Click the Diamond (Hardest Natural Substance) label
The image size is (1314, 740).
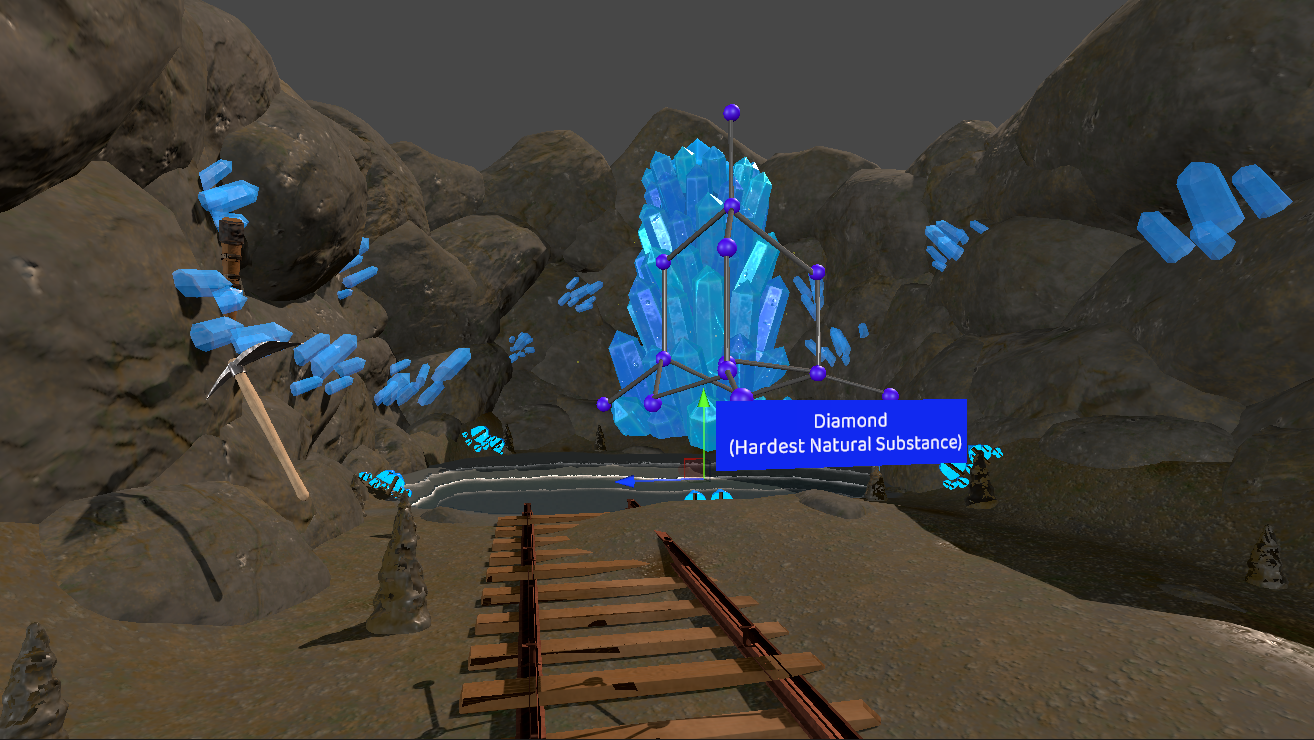[x=841, y=434]
